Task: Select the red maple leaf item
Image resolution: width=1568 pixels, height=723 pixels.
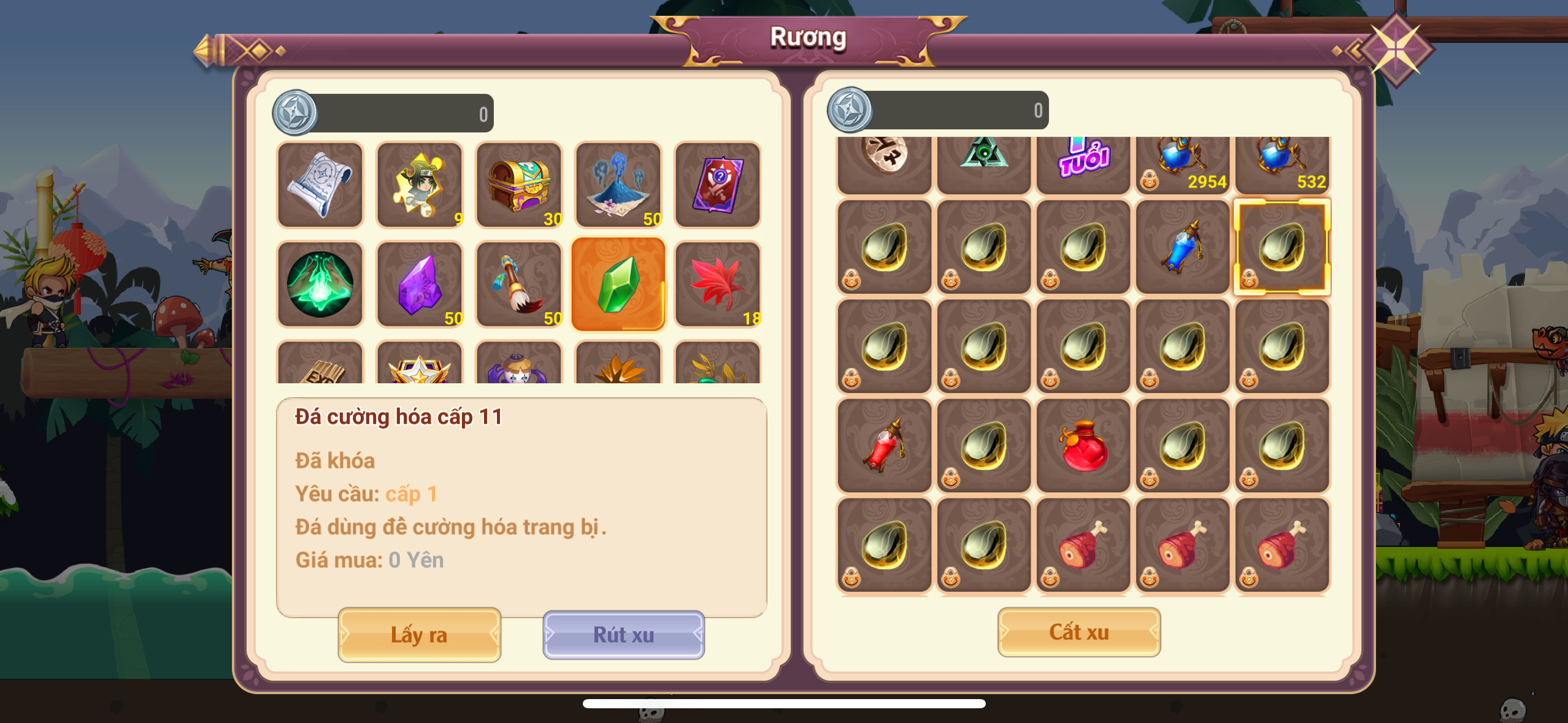Action: tap(717, 284)
